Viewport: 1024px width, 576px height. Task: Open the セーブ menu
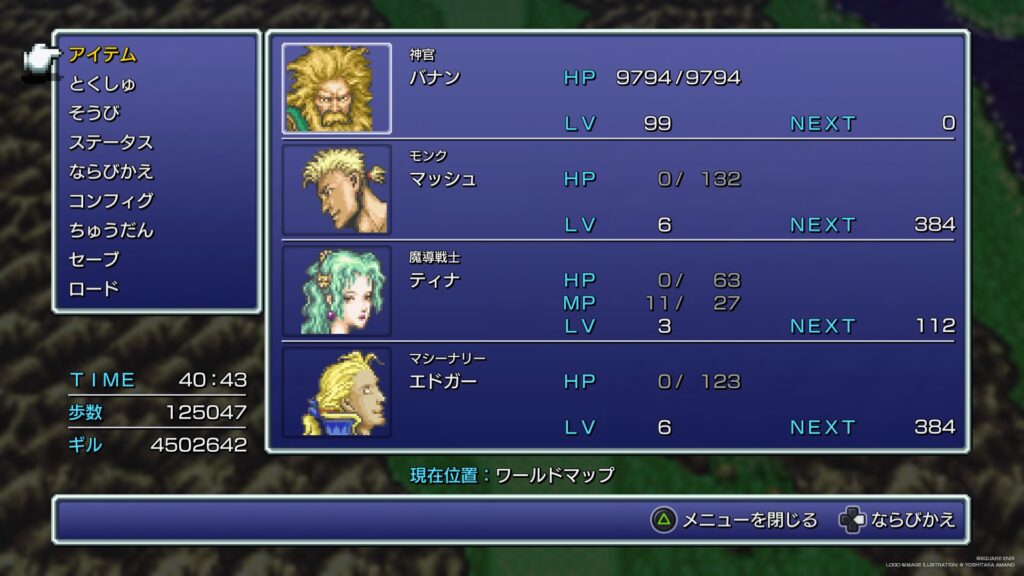coord(94,259)
